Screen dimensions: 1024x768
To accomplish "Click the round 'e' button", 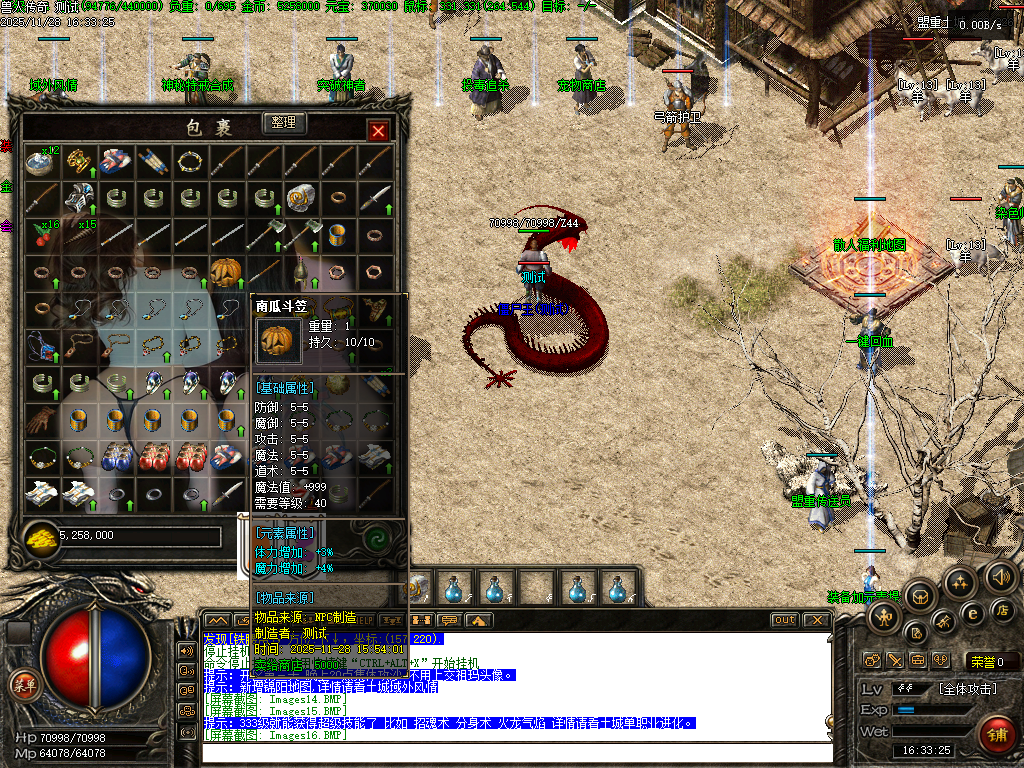I will pyautogui.click(x=972, y=612).
